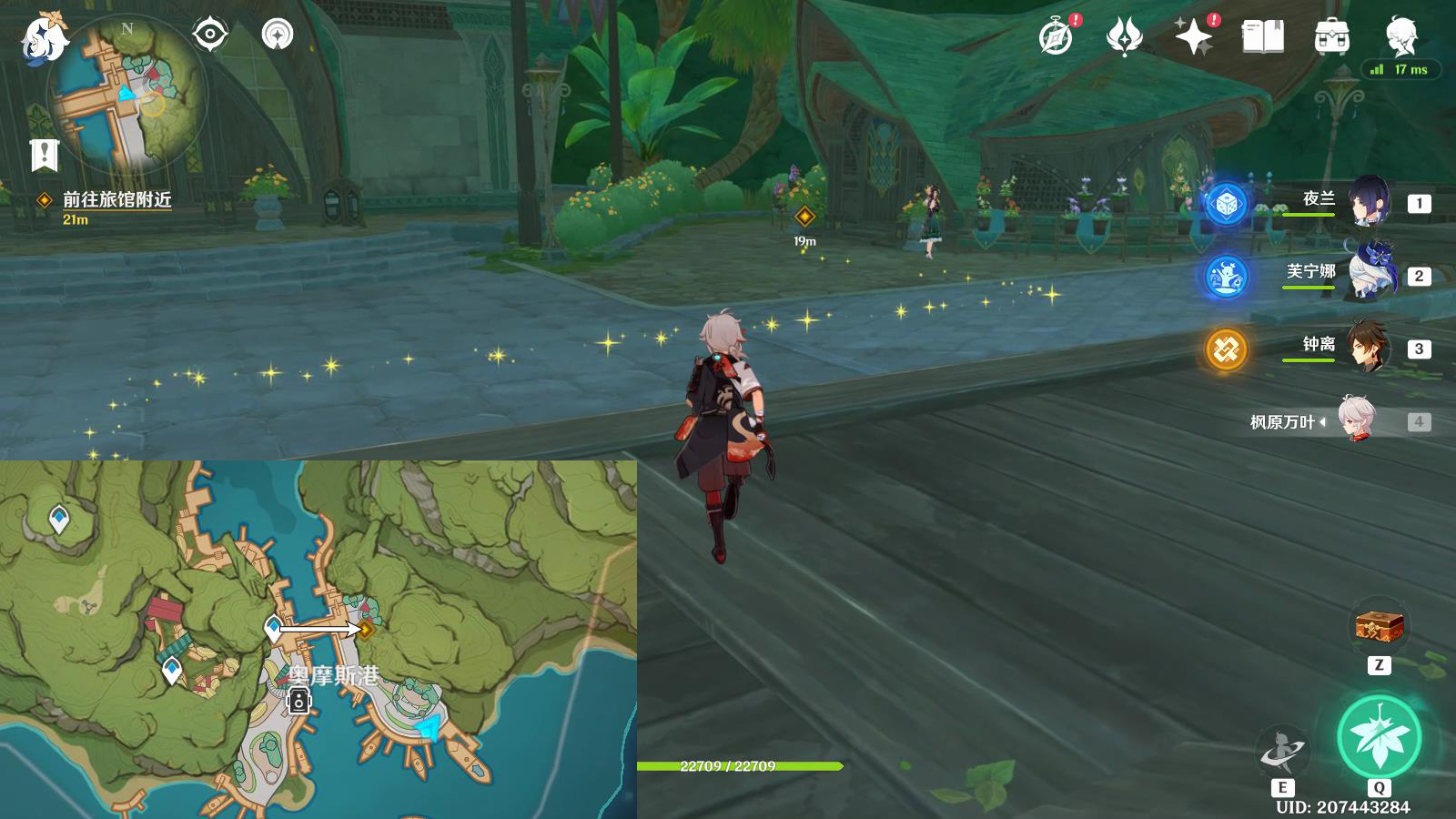This screenshot has width=1456, height=819.
Task: Open the events compass icon
Action: pyautogui.click(x=1056, y=37)
